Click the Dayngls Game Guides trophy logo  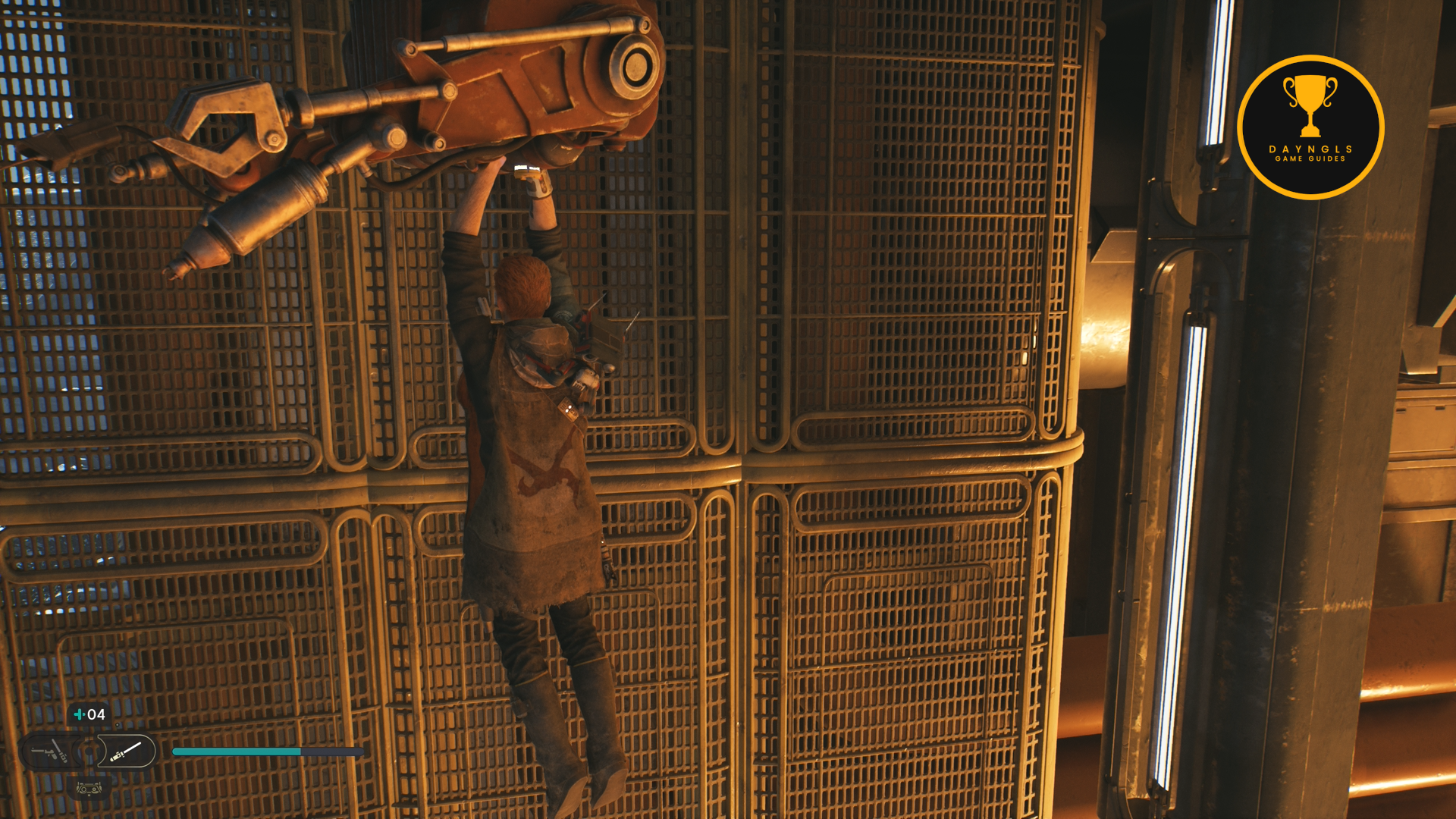(1310, 127)
